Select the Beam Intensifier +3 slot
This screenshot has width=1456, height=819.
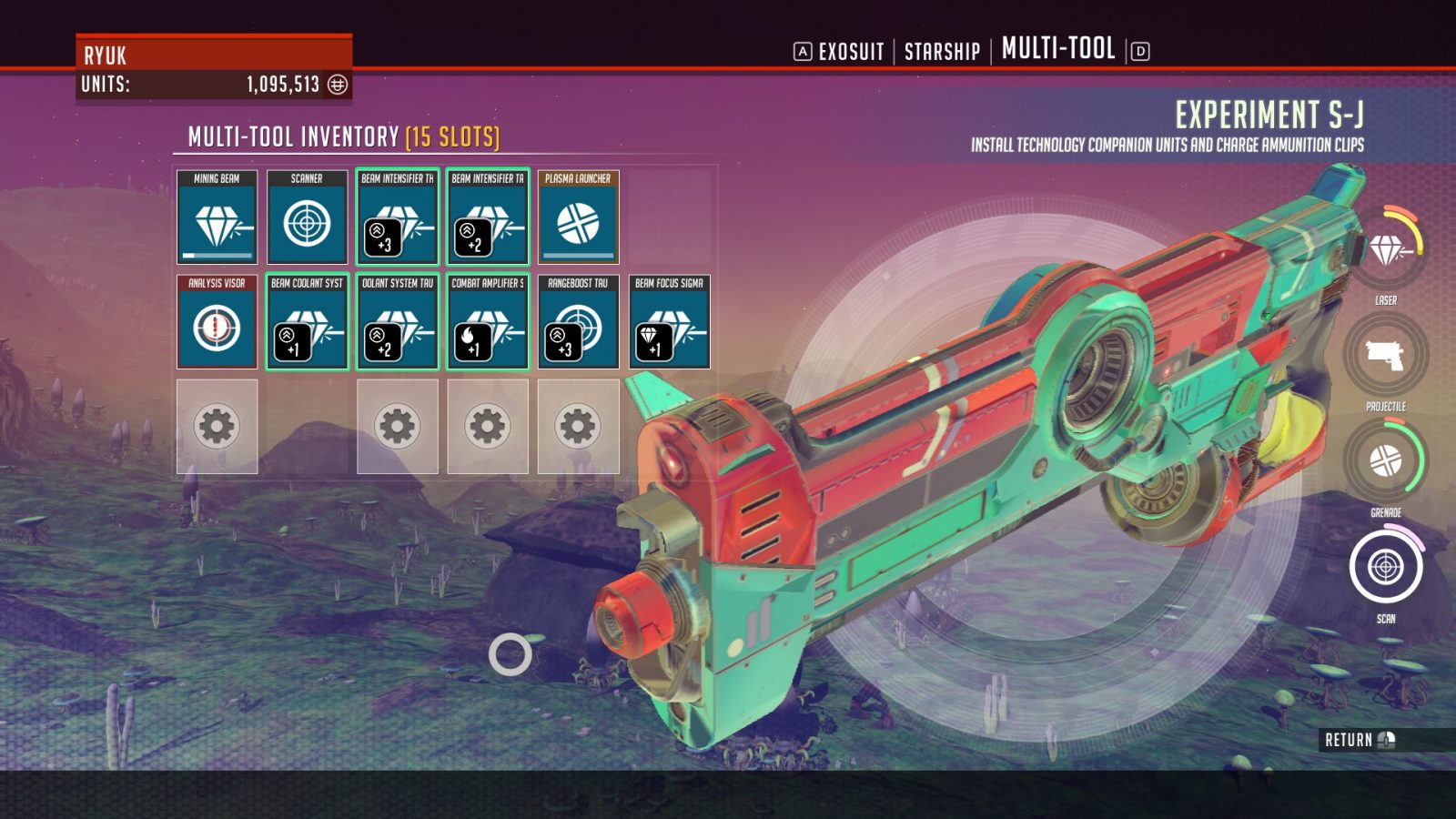(398, 217)
